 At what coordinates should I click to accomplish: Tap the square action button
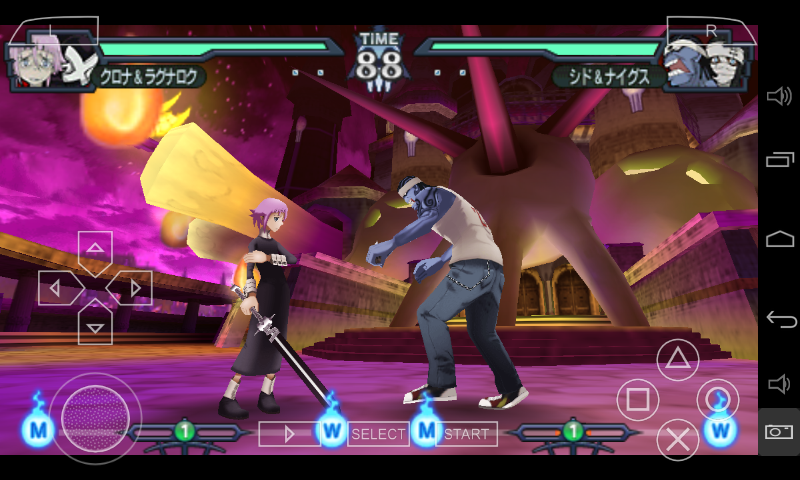coord(637,400)
